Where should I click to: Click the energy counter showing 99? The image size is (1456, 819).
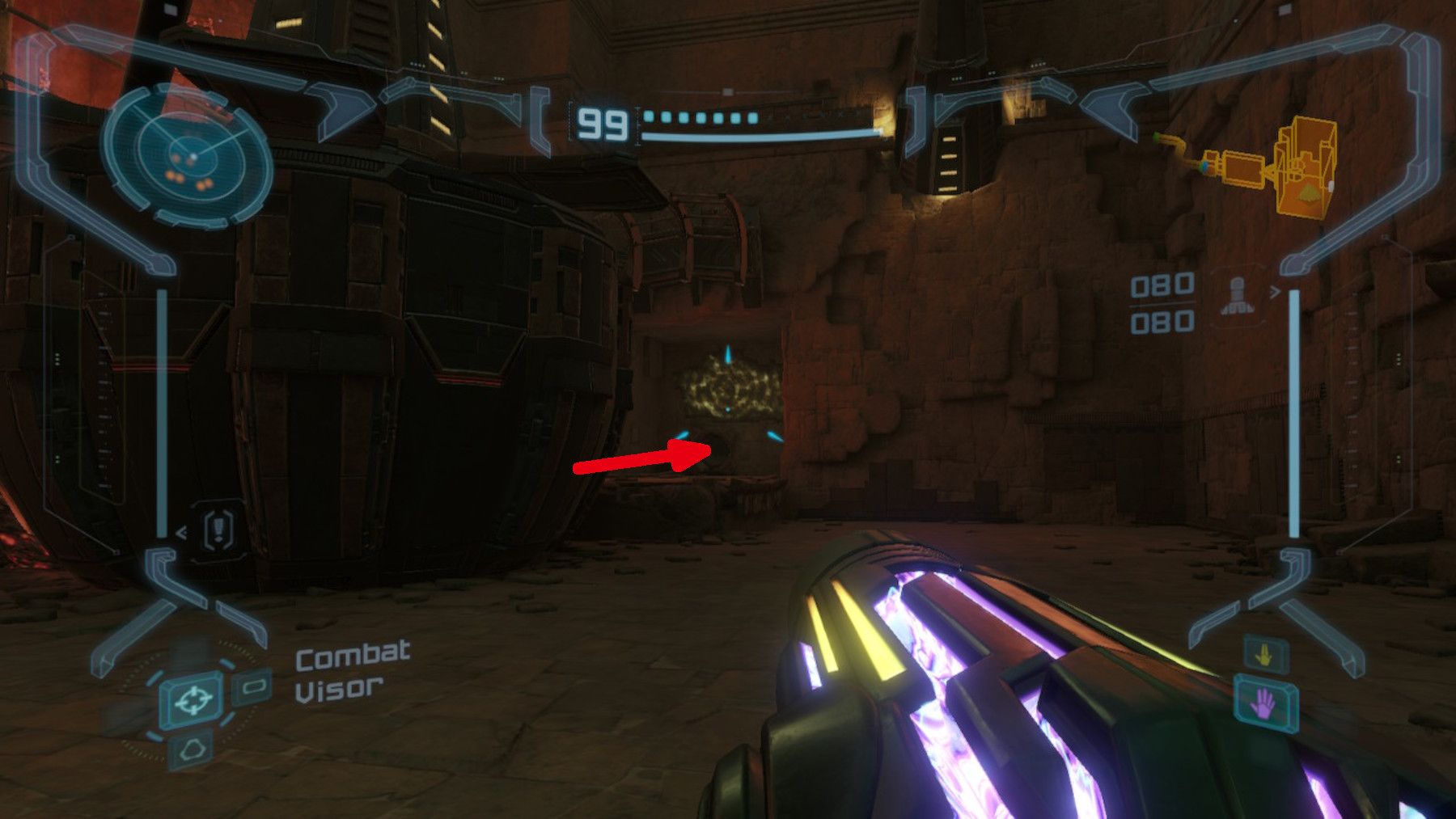click(x=603, y=123)
